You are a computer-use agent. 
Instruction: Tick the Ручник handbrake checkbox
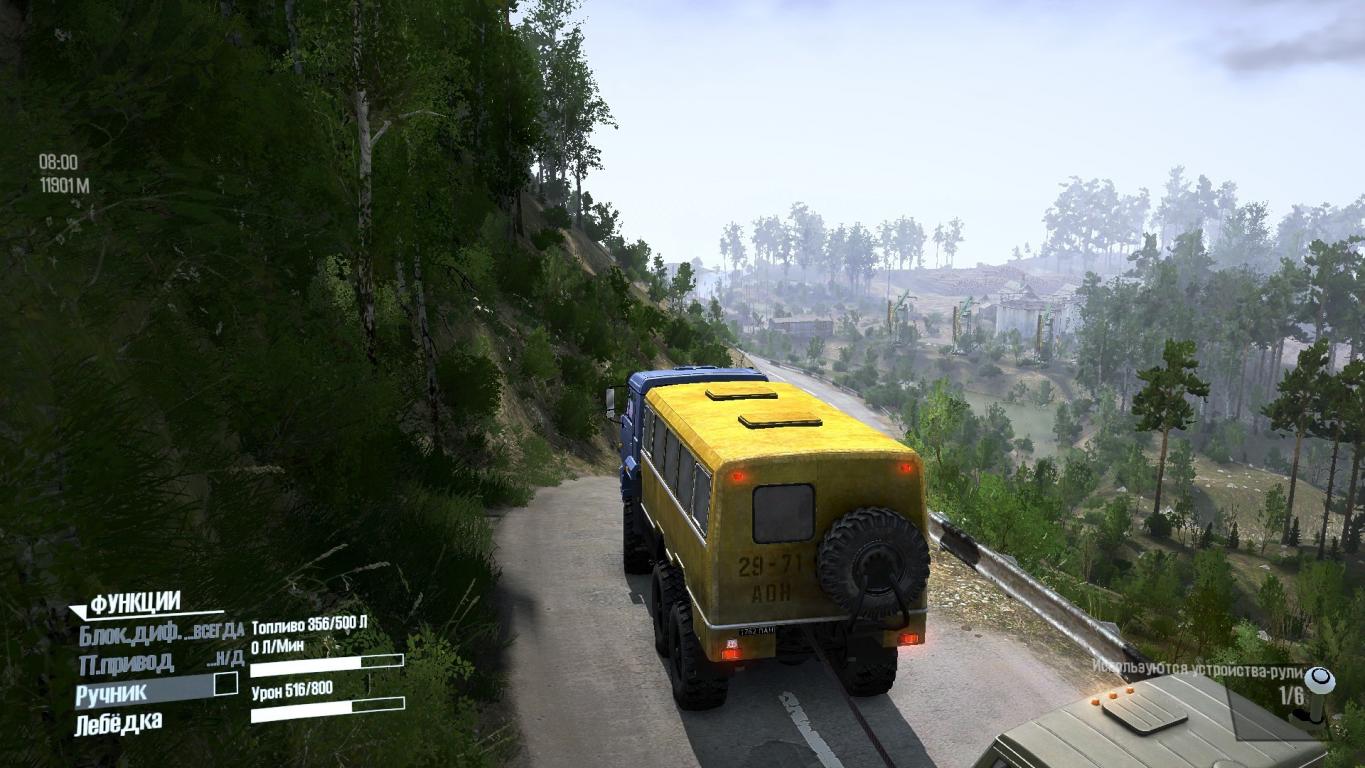pos(226,684)
